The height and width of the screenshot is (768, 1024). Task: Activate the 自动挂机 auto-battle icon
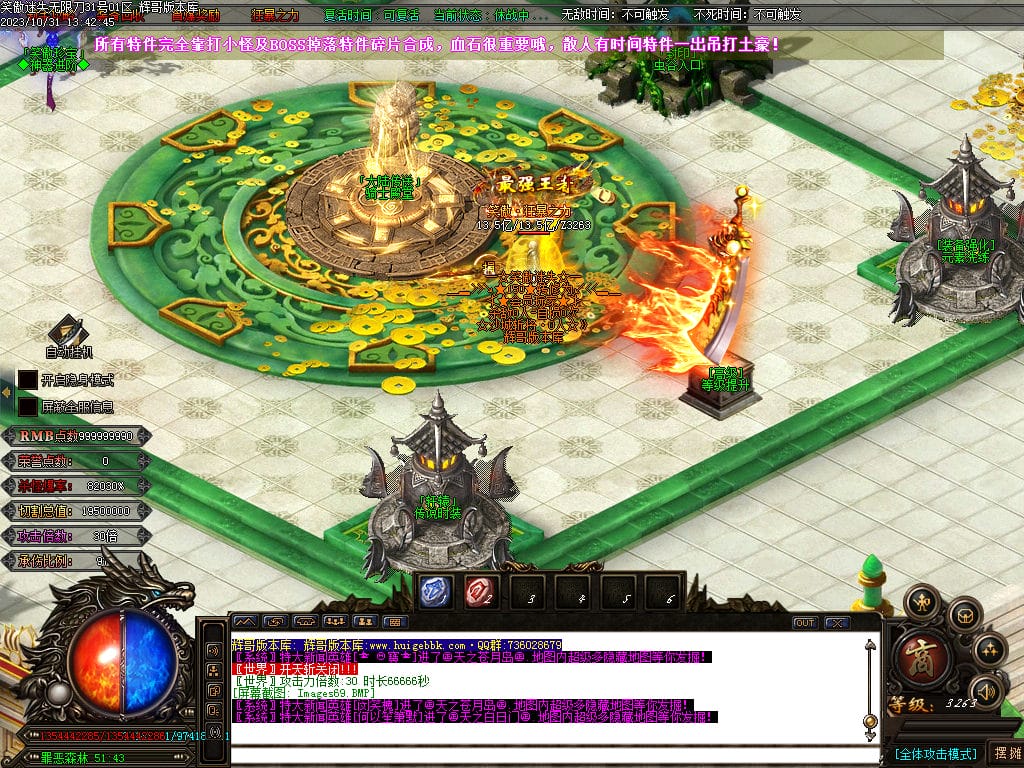pos(68,332)
